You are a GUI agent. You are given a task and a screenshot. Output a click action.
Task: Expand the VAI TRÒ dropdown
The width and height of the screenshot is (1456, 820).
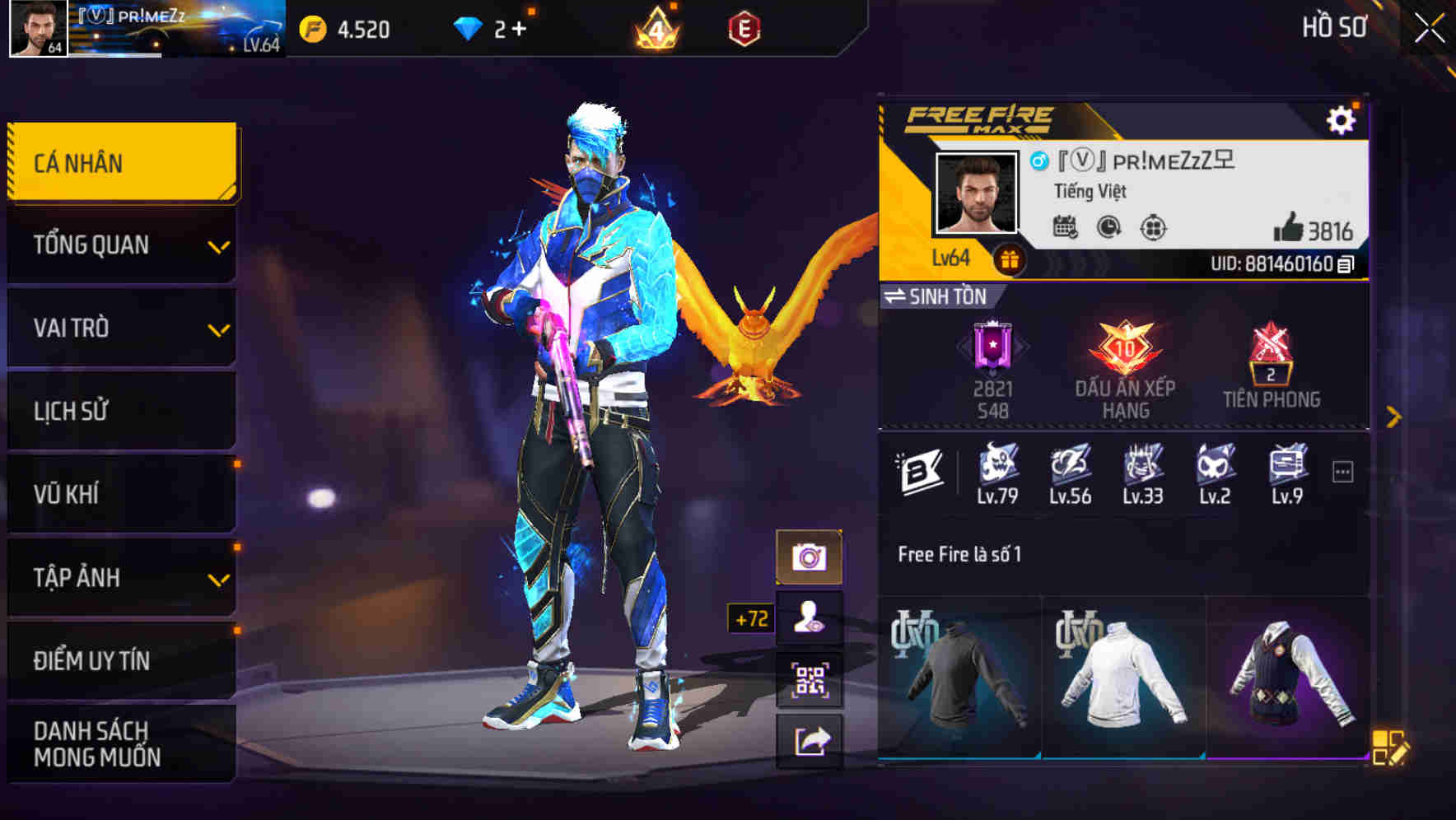(120, 328)
